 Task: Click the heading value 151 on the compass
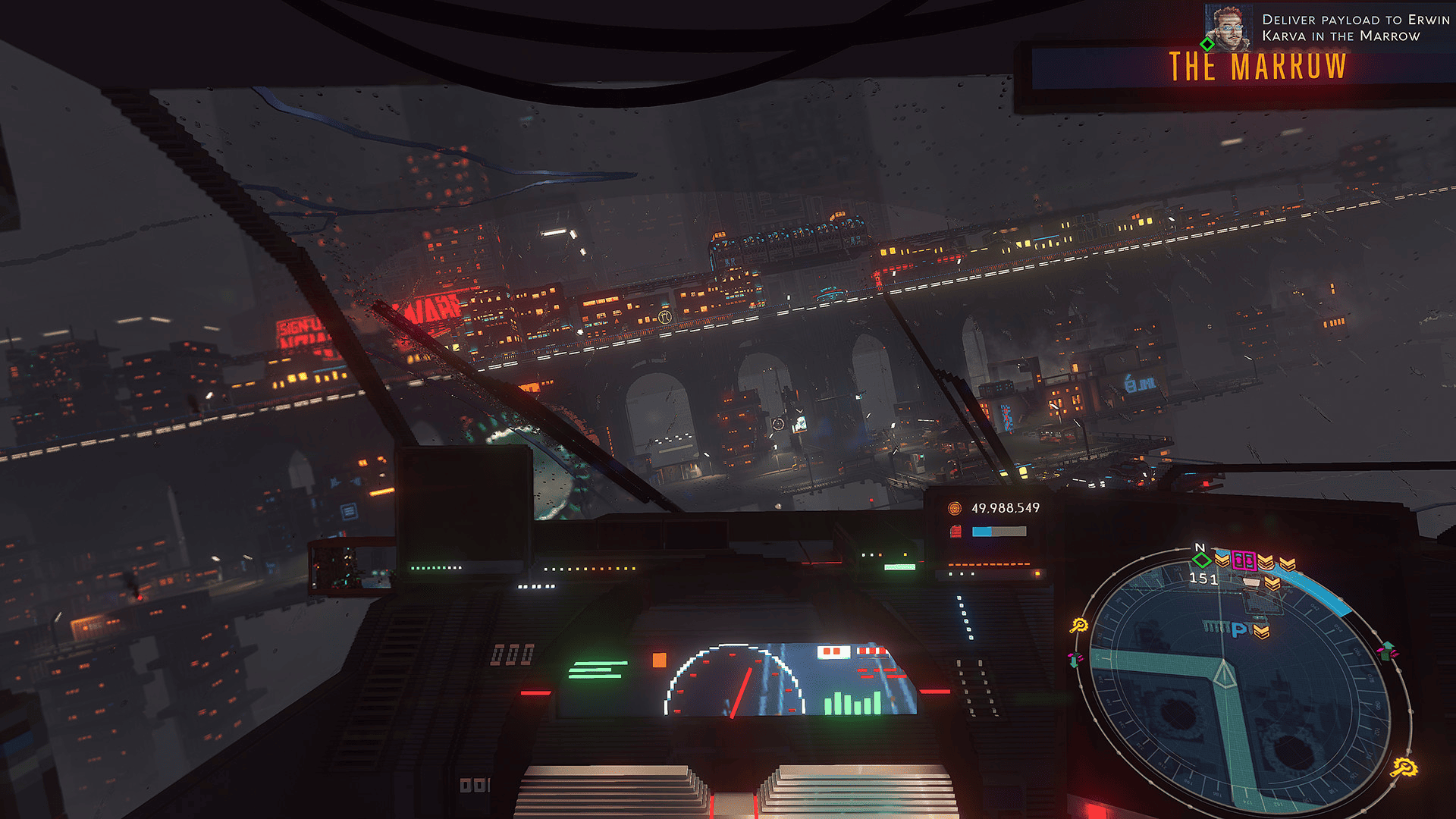click(x=1204, y=579)
